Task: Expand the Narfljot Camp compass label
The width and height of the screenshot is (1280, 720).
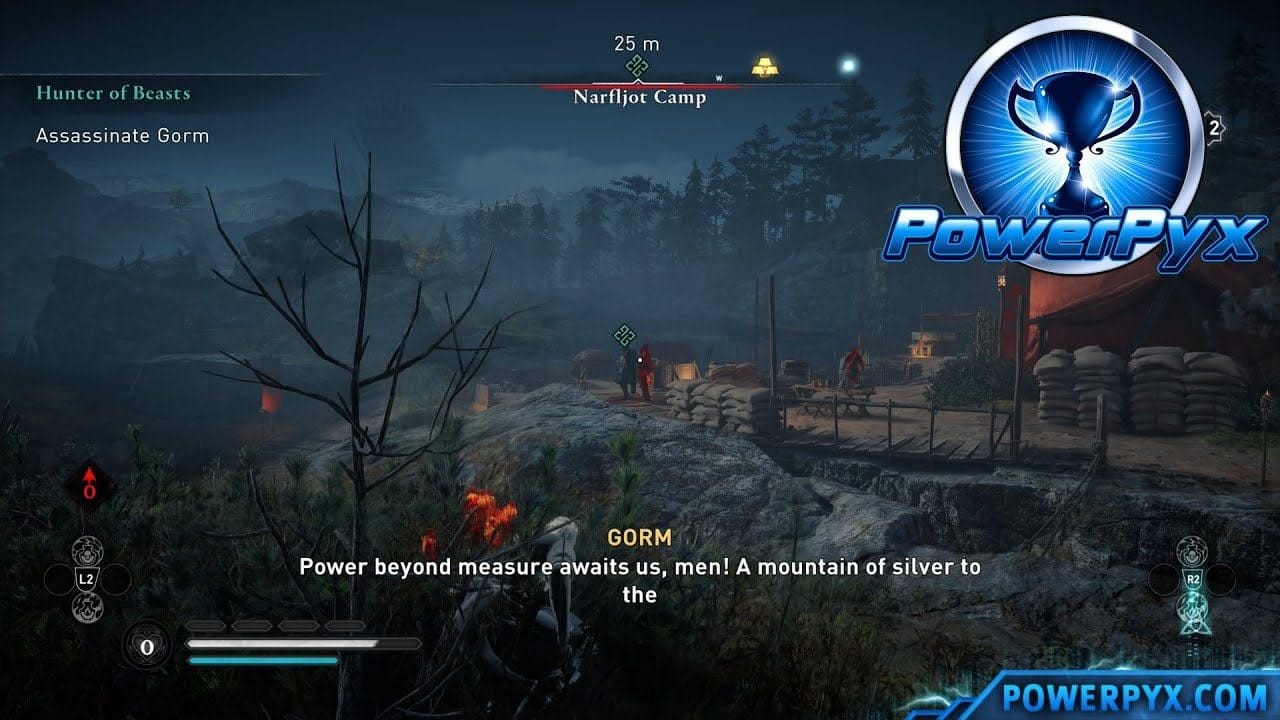Action: pos(638,97)
